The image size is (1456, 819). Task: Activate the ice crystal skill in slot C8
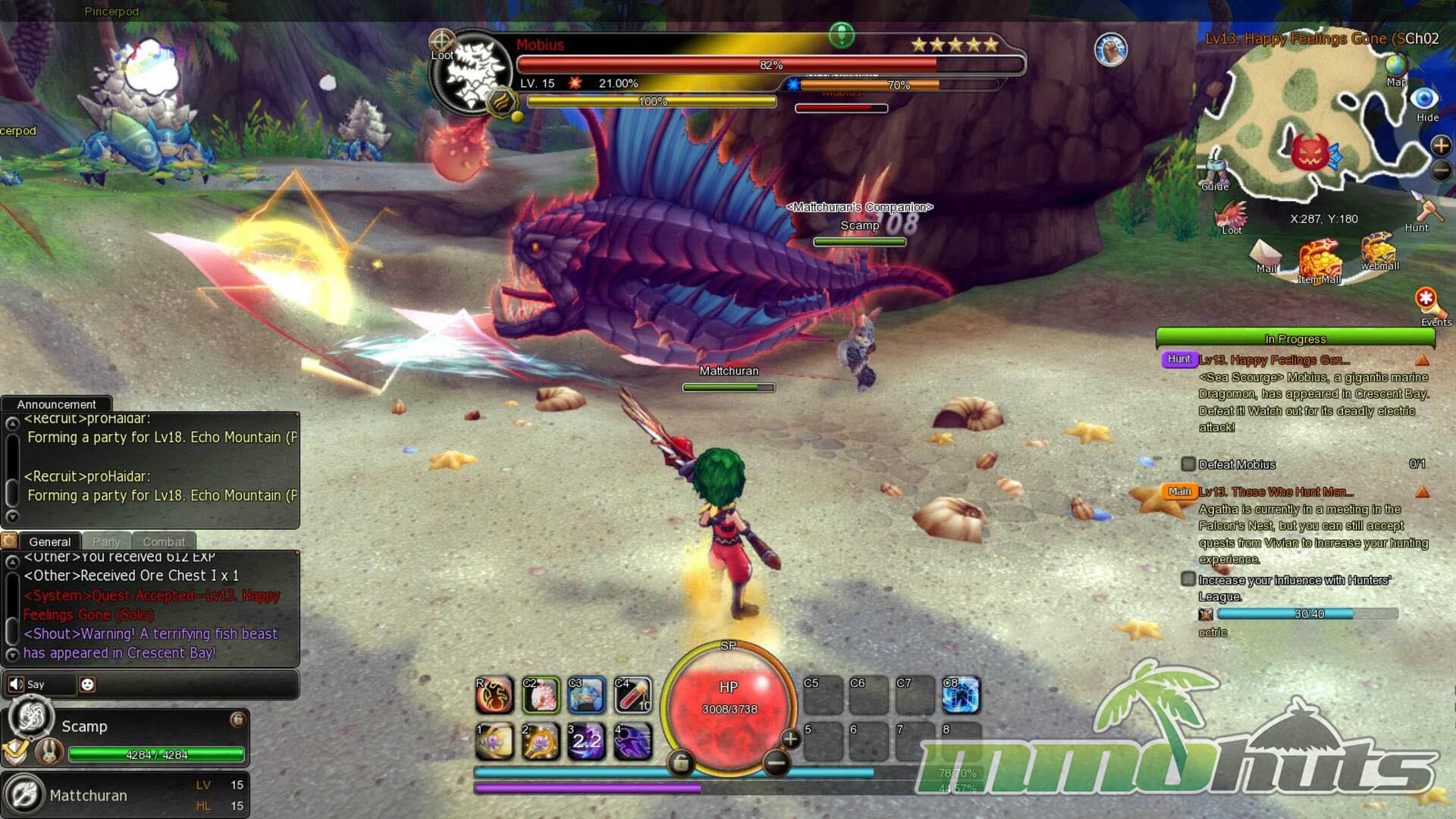pyautogui.click(x=961, y=695)
